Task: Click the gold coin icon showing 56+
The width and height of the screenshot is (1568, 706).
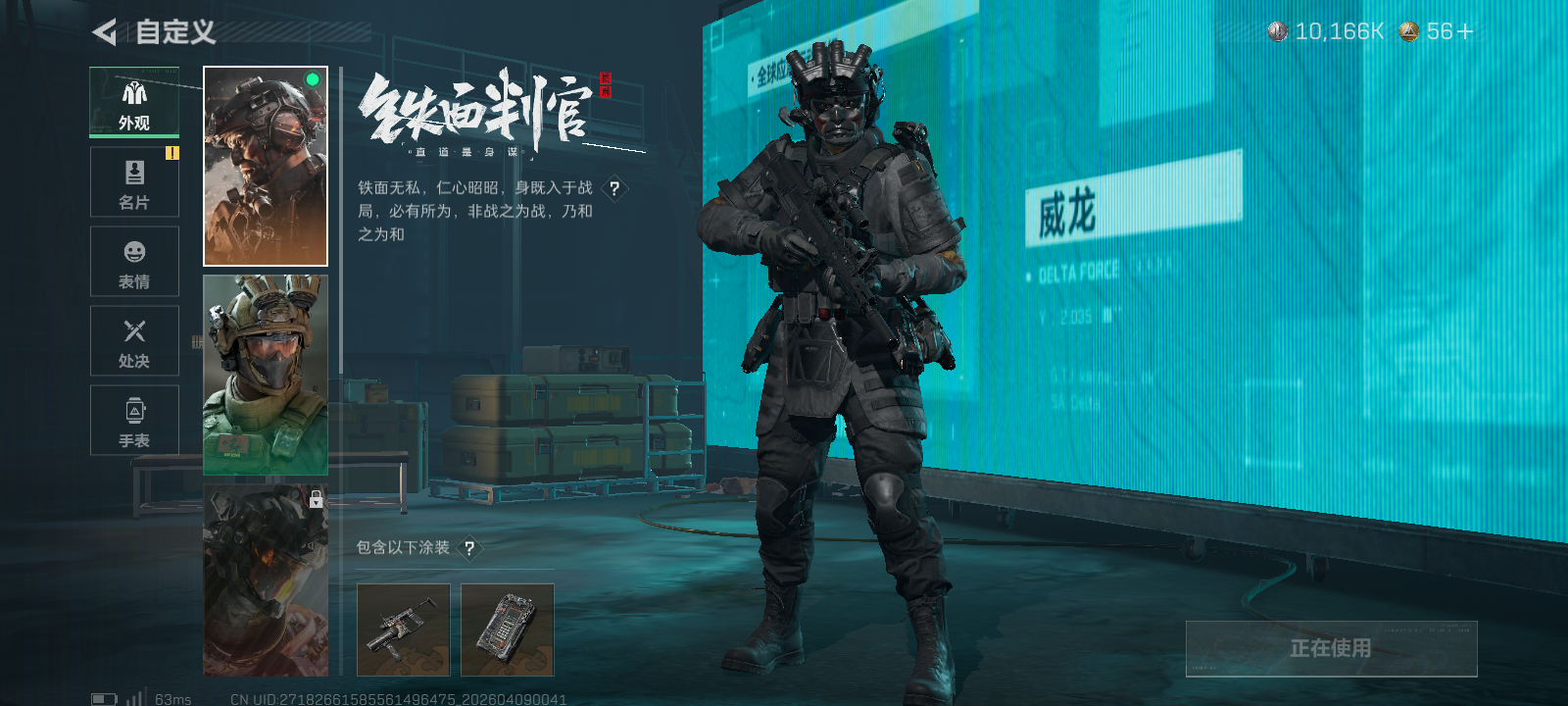Action: tap(1408, 30)
